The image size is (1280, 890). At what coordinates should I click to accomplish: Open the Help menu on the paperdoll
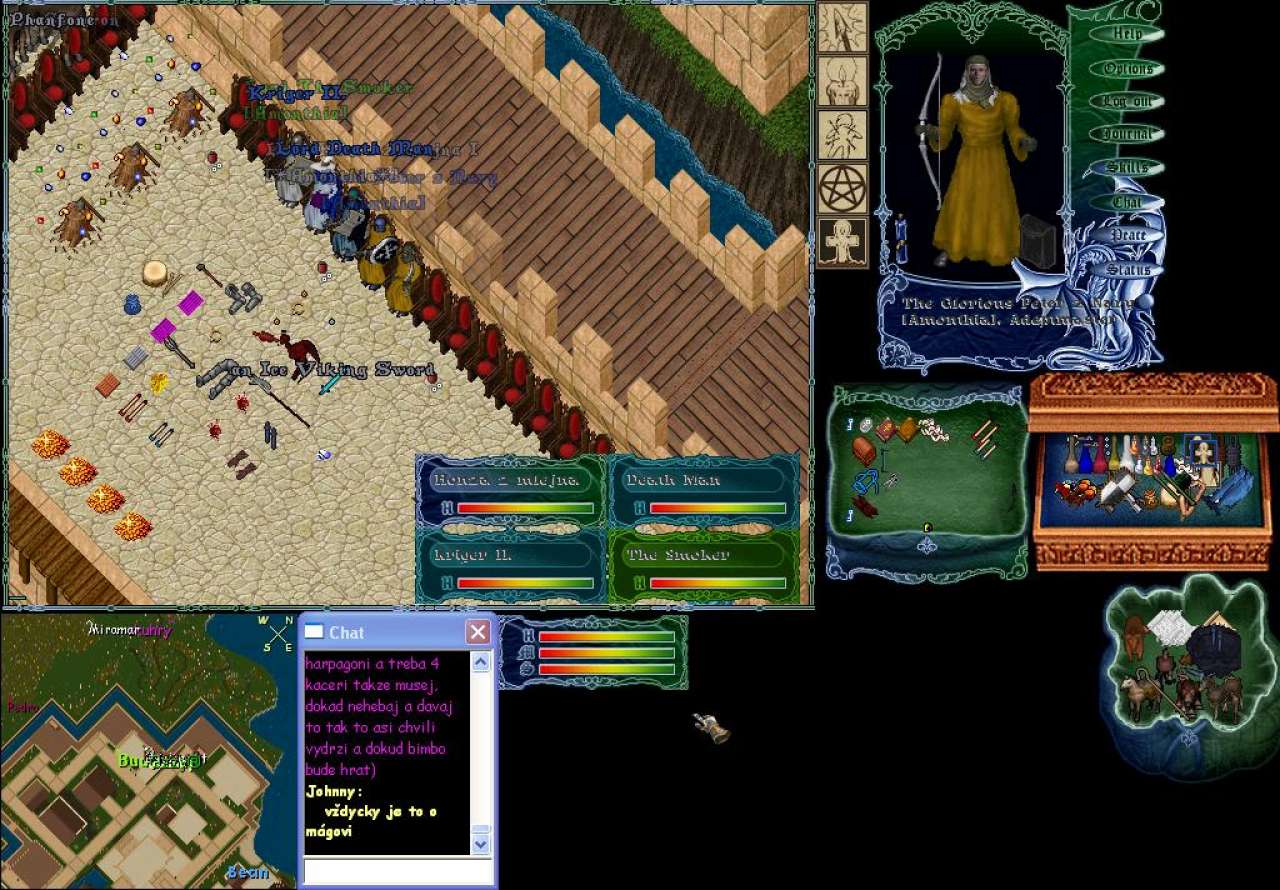(x=1127, y=34)
